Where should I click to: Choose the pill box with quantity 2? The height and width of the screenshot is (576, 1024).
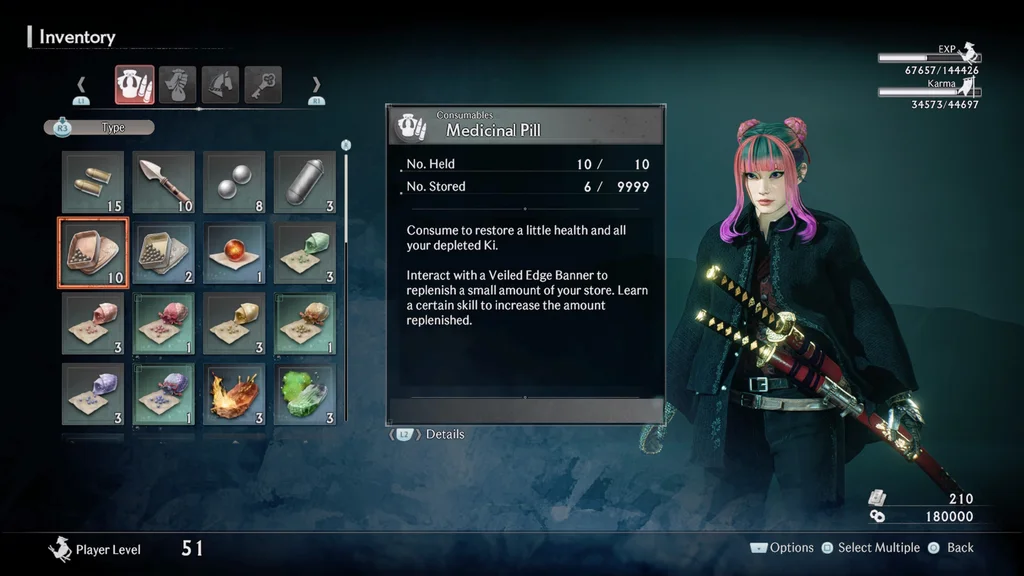(163, 252)
